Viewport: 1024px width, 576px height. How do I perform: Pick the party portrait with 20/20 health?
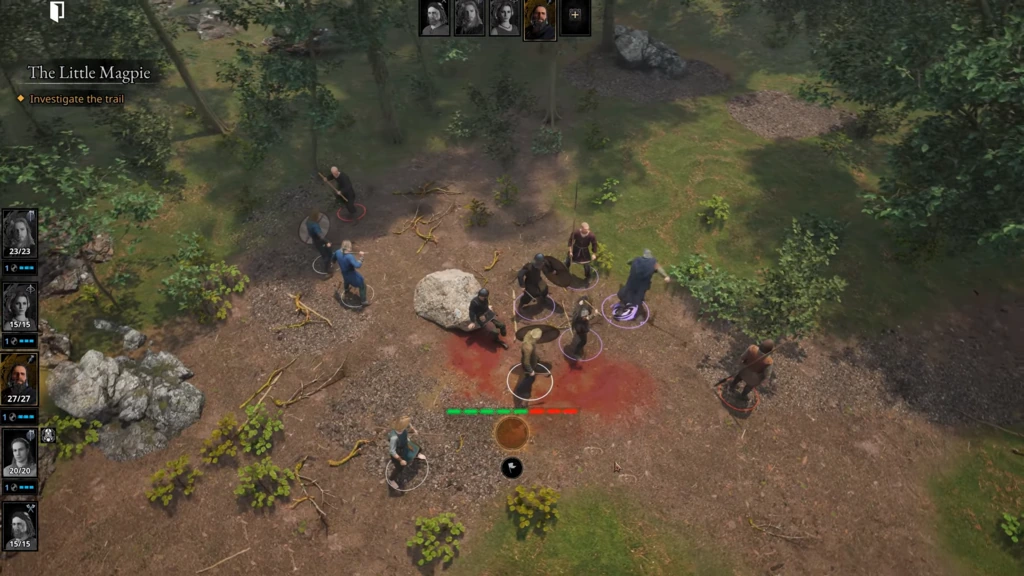pos(19,452)
